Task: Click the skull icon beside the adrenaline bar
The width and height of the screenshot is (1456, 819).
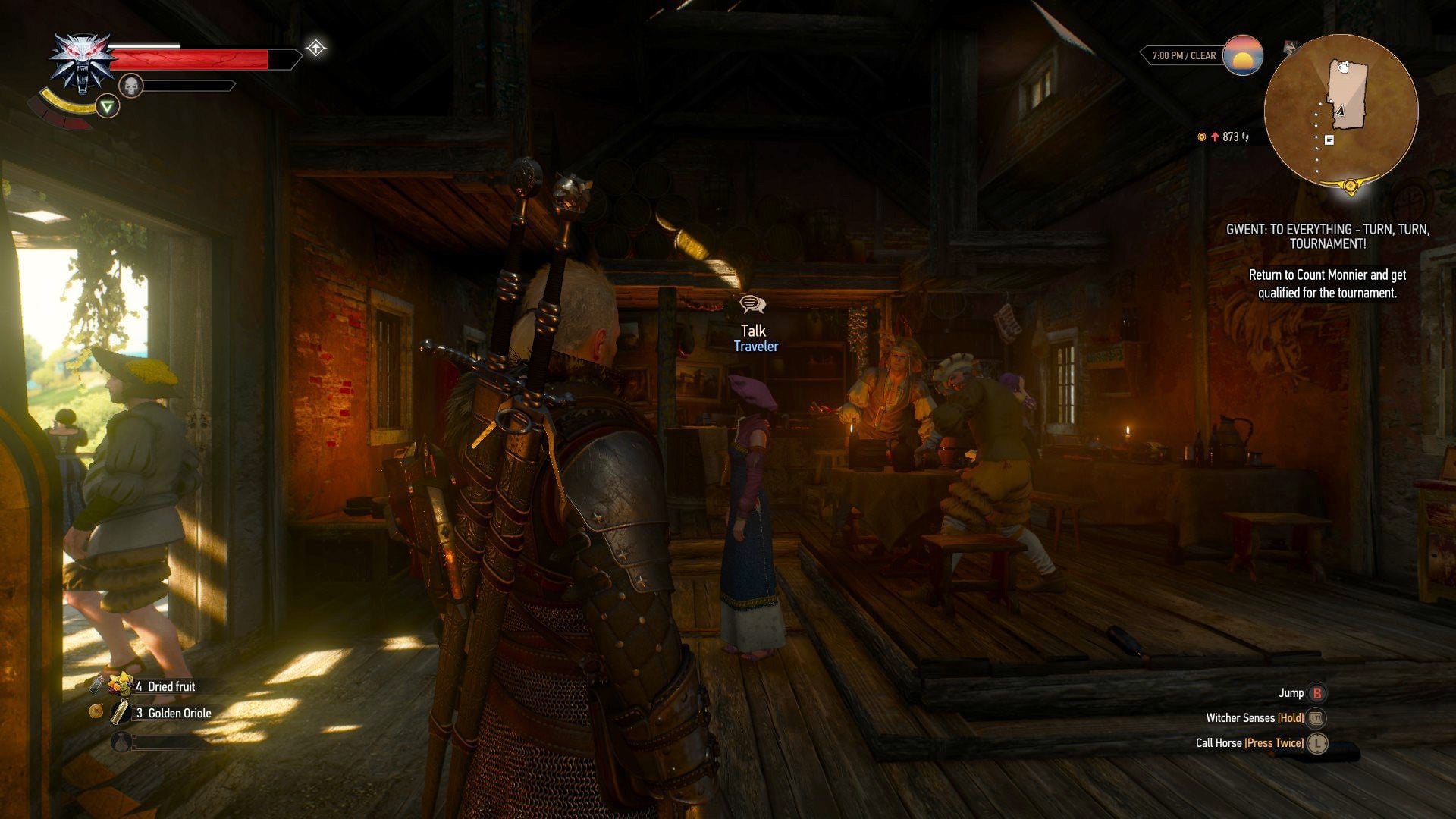Action: [130, 85]
